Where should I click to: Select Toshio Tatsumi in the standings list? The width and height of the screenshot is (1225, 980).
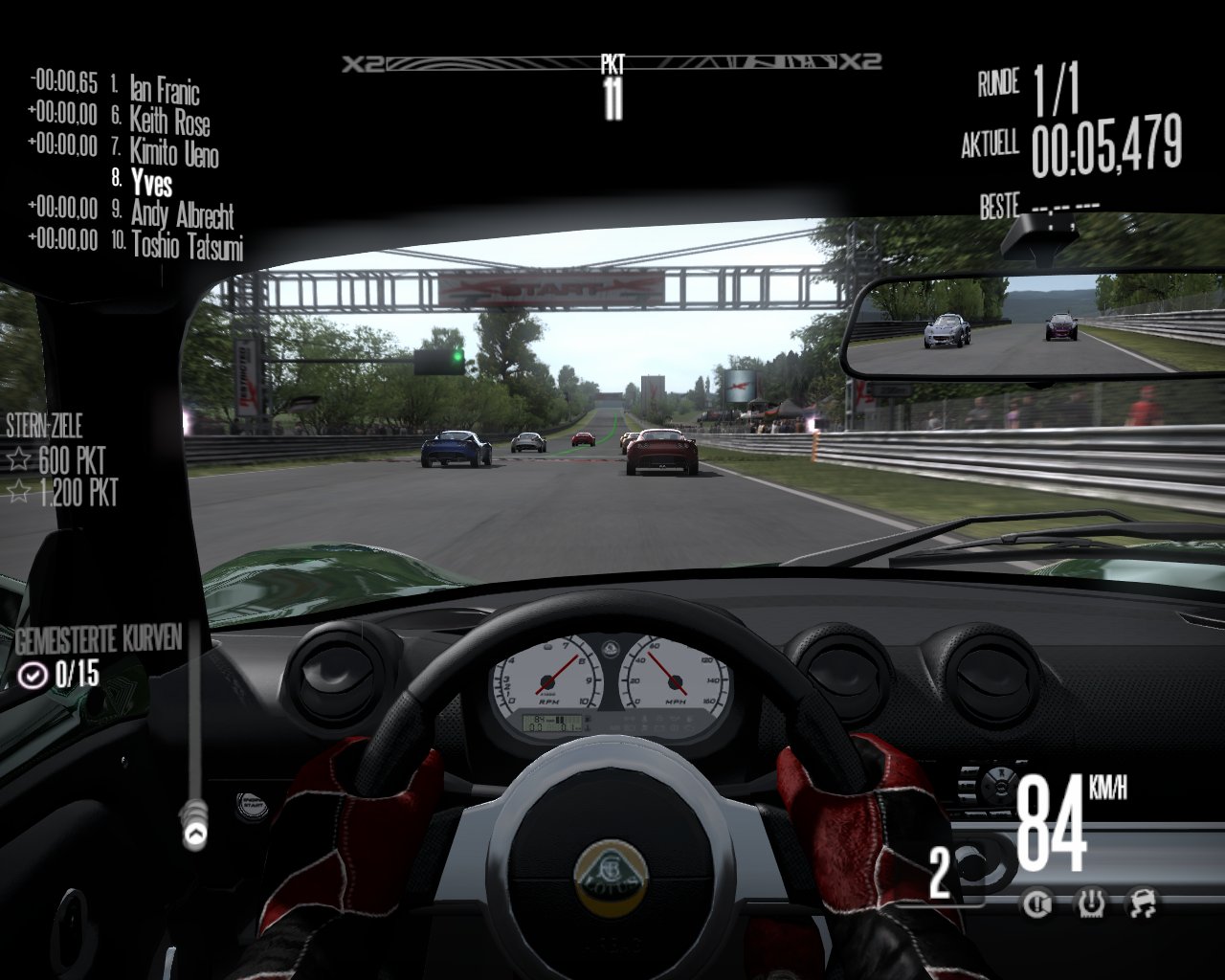click(187, 245)
